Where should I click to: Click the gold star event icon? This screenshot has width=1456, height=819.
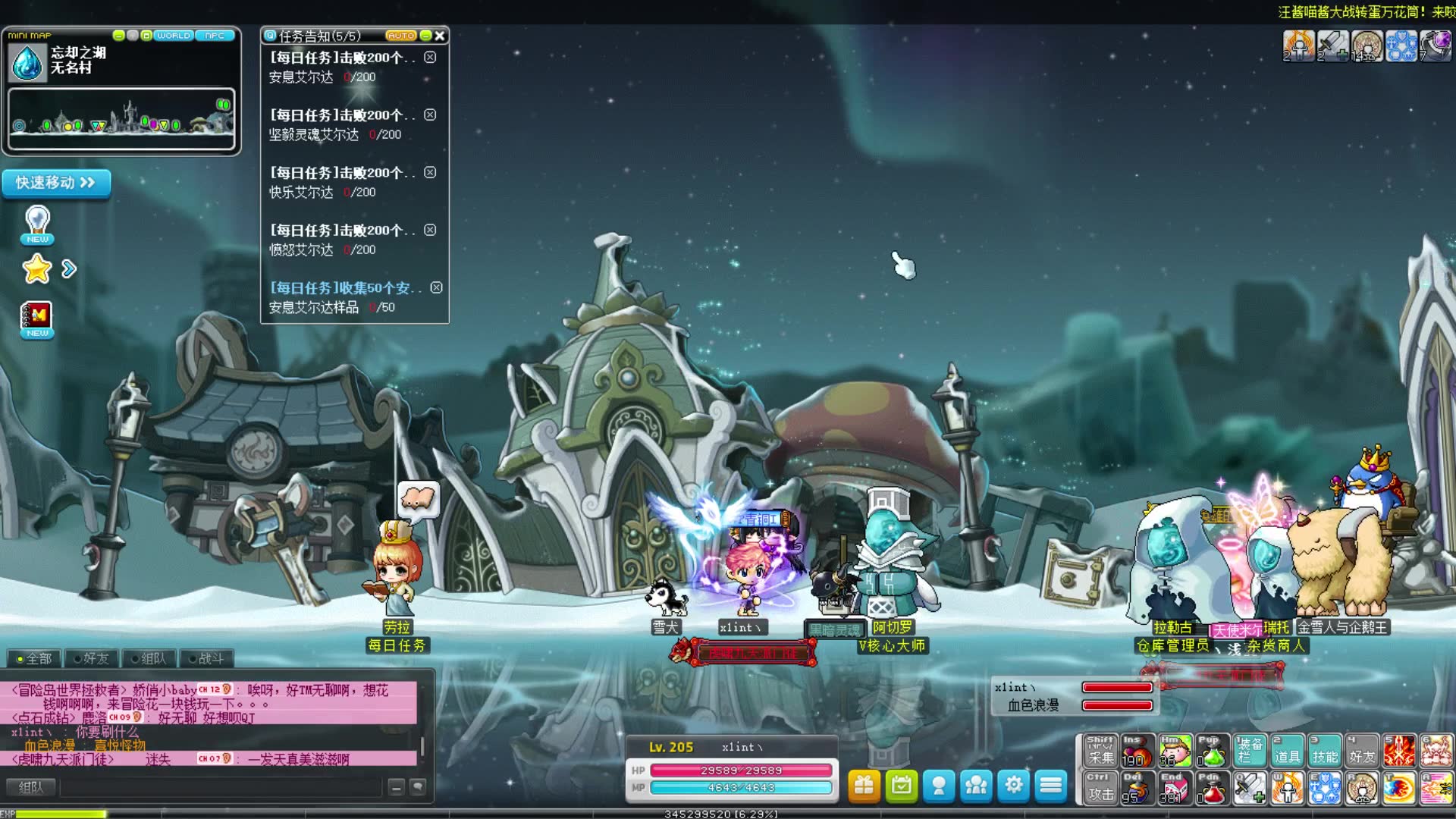click(36, 269)
